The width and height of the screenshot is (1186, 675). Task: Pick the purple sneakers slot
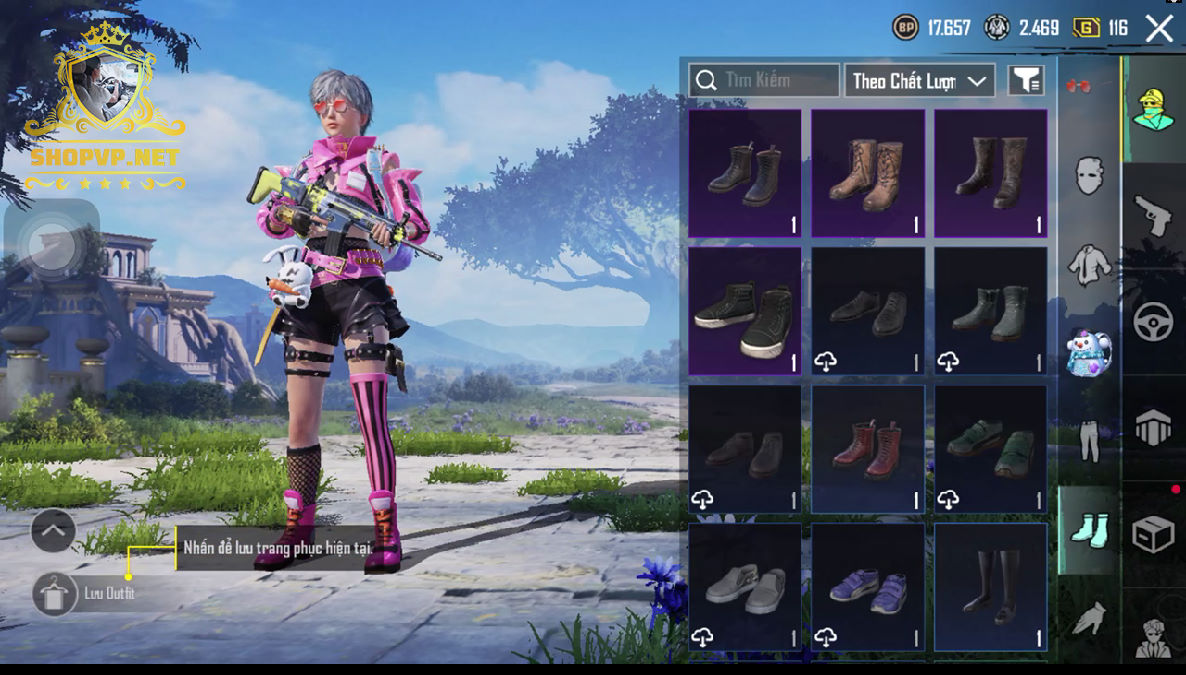click(x=868, y=587)
